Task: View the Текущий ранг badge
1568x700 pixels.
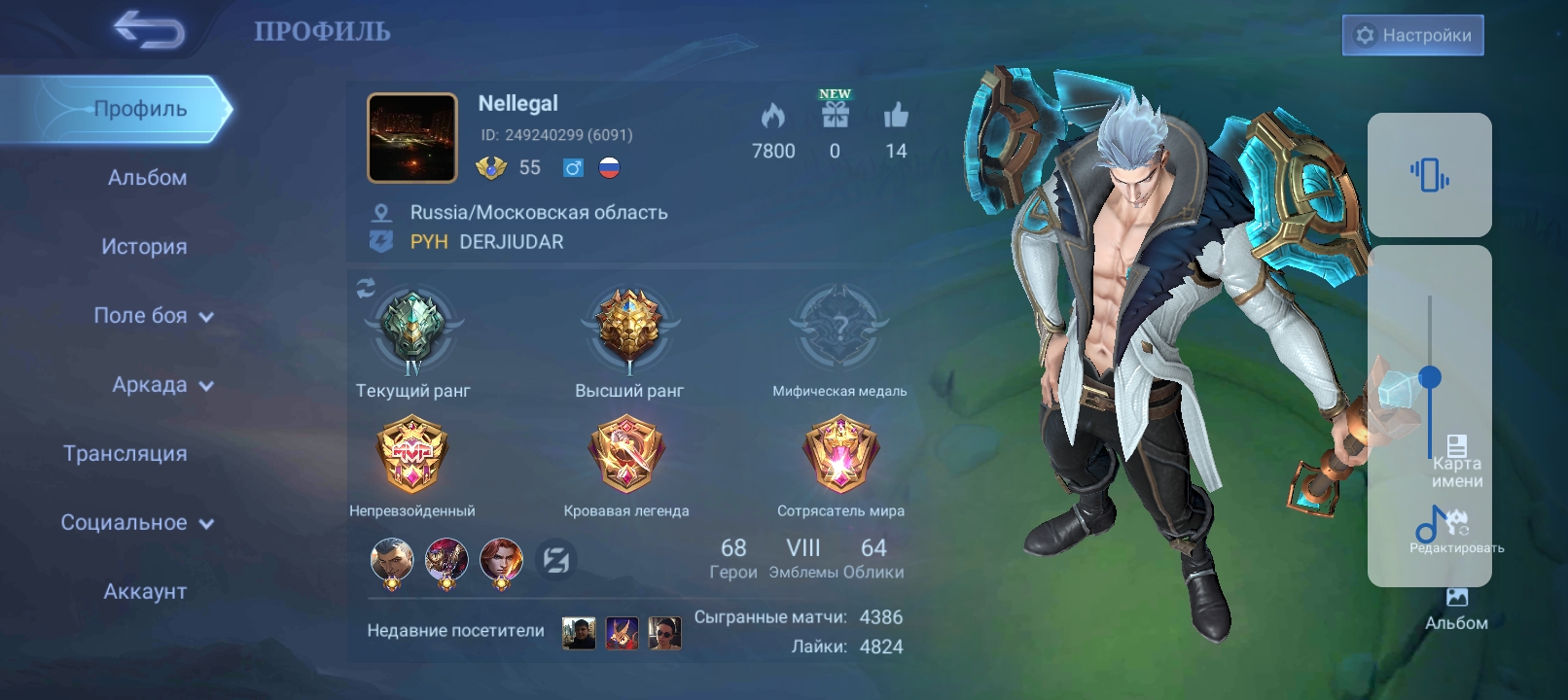Action: [x=412, y=330]
